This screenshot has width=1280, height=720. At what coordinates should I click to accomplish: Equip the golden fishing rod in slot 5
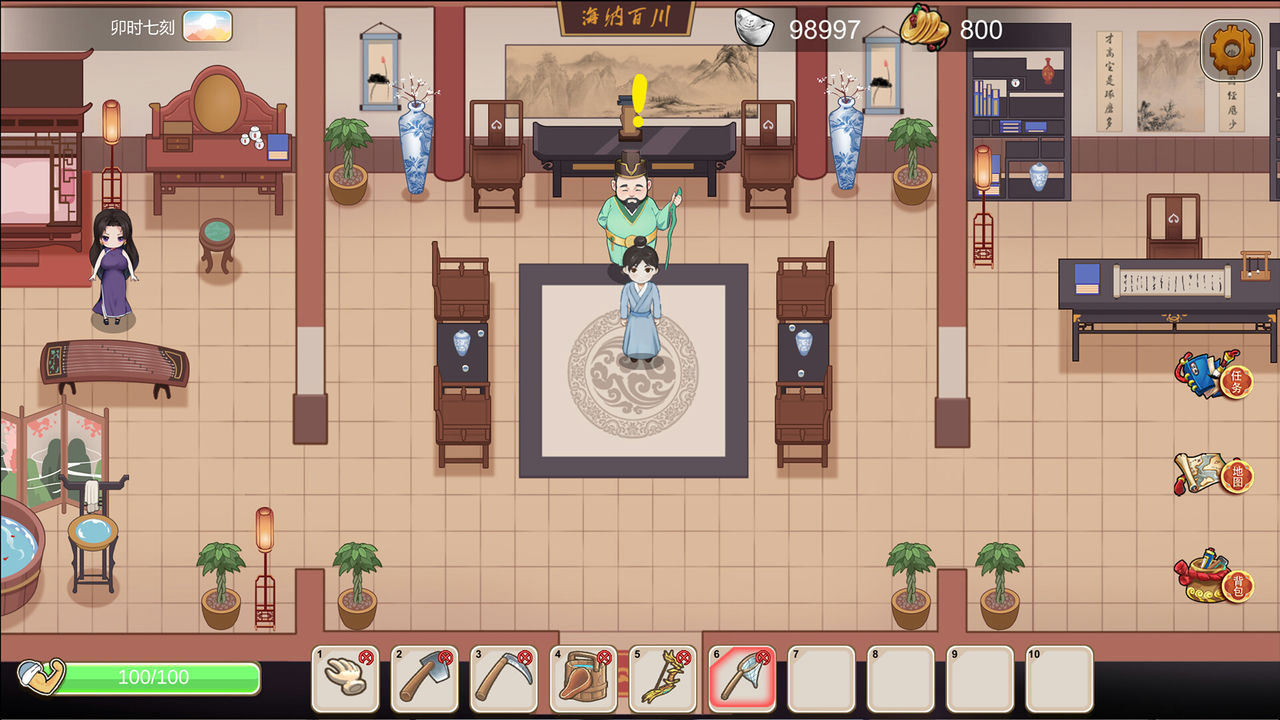click(x=662, y=681)
